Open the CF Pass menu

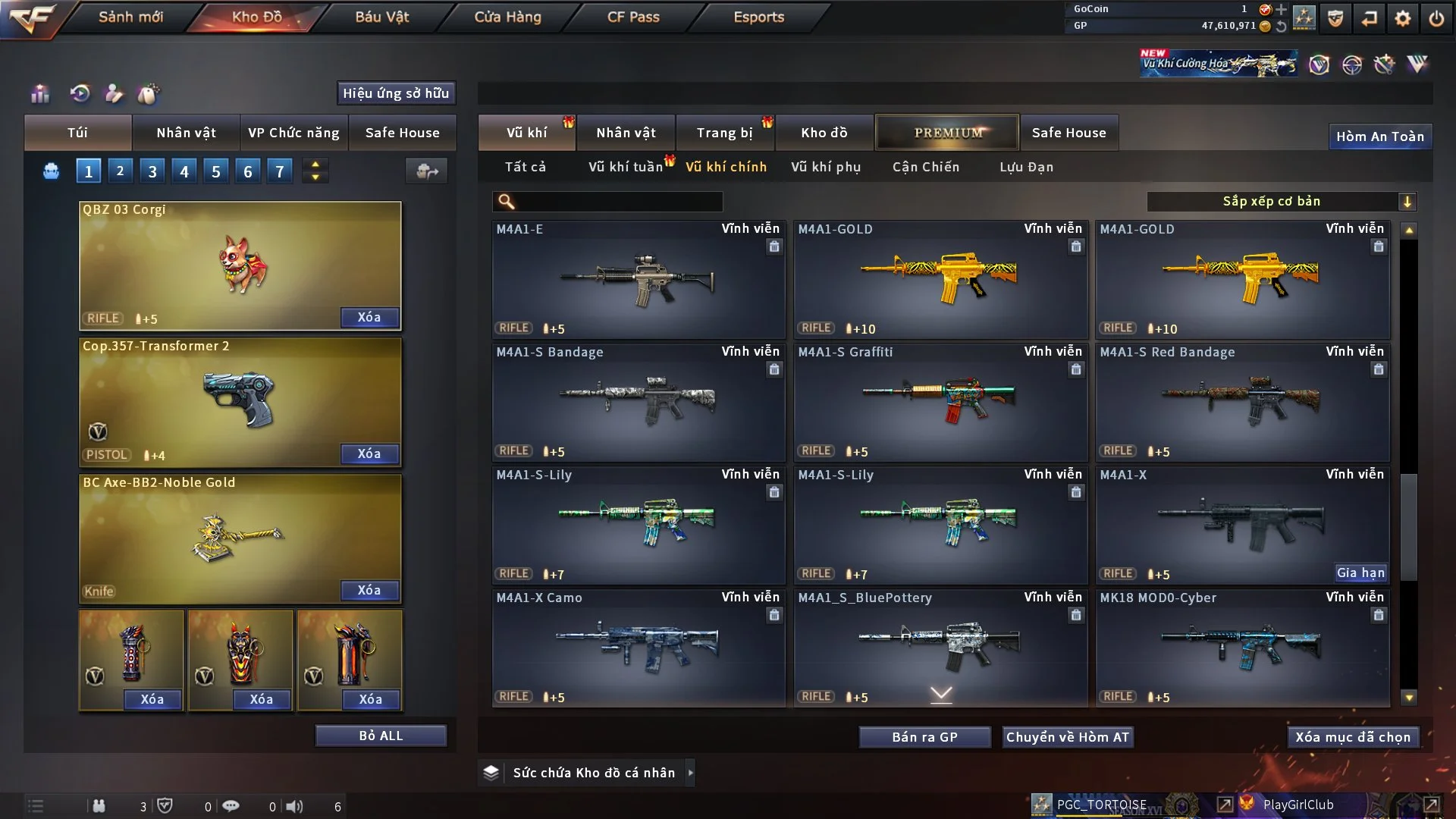click(633, 17)
